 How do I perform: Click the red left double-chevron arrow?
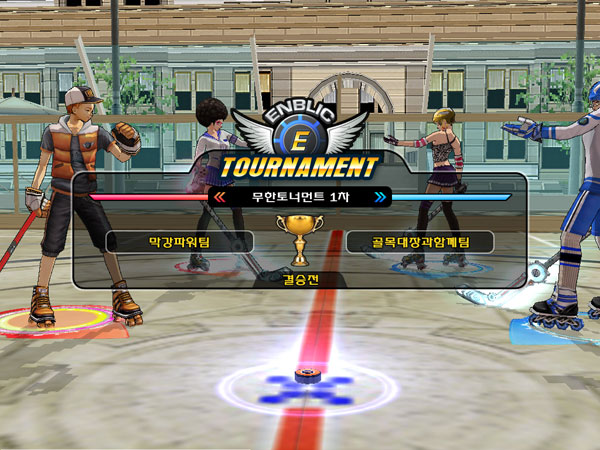click(219, 198)
